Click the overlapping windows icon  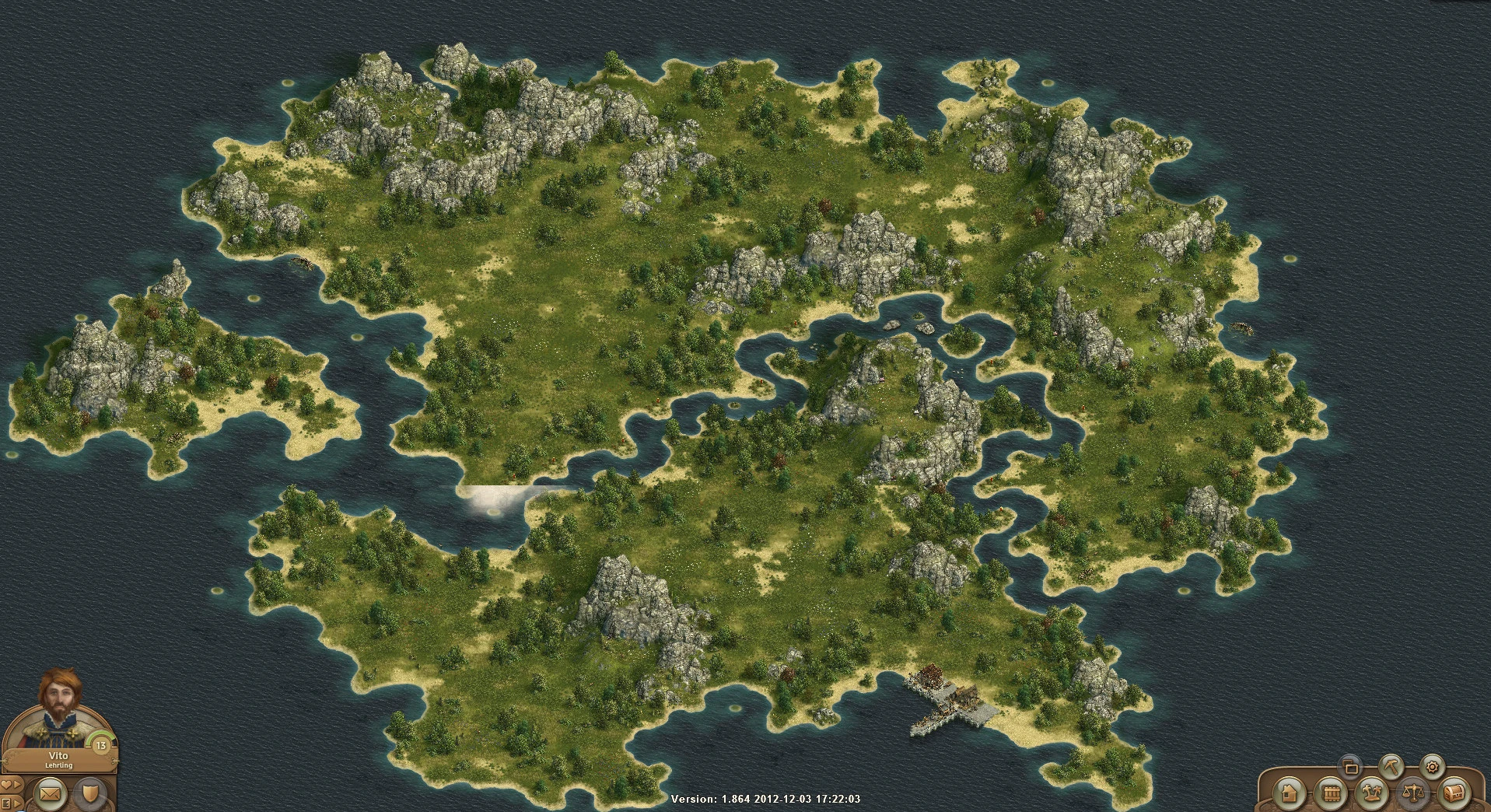click(1349, 767)
